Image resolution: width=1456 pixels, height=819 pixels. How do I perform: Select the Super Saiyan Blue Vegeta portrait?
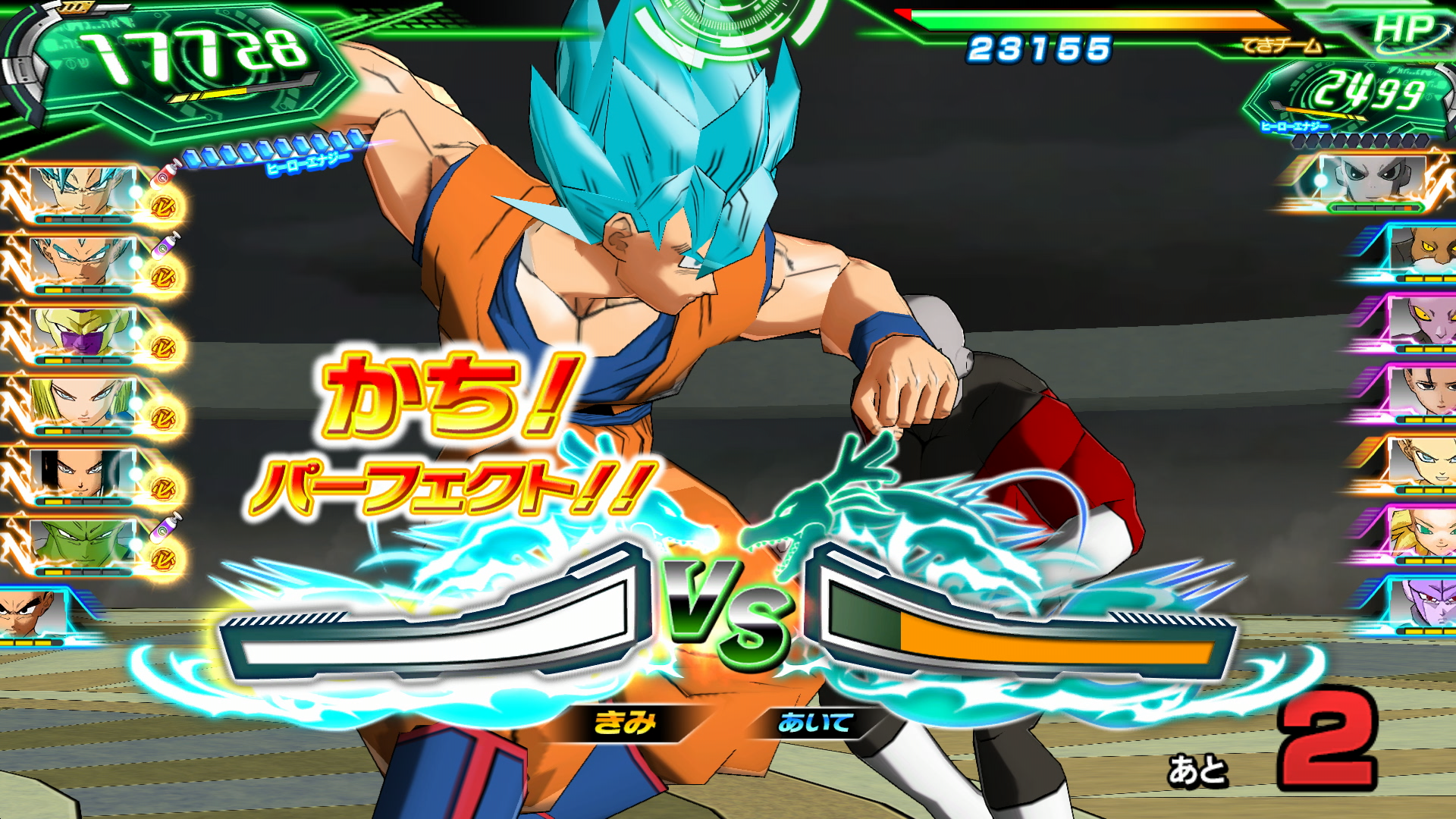(x=82, y=262)
